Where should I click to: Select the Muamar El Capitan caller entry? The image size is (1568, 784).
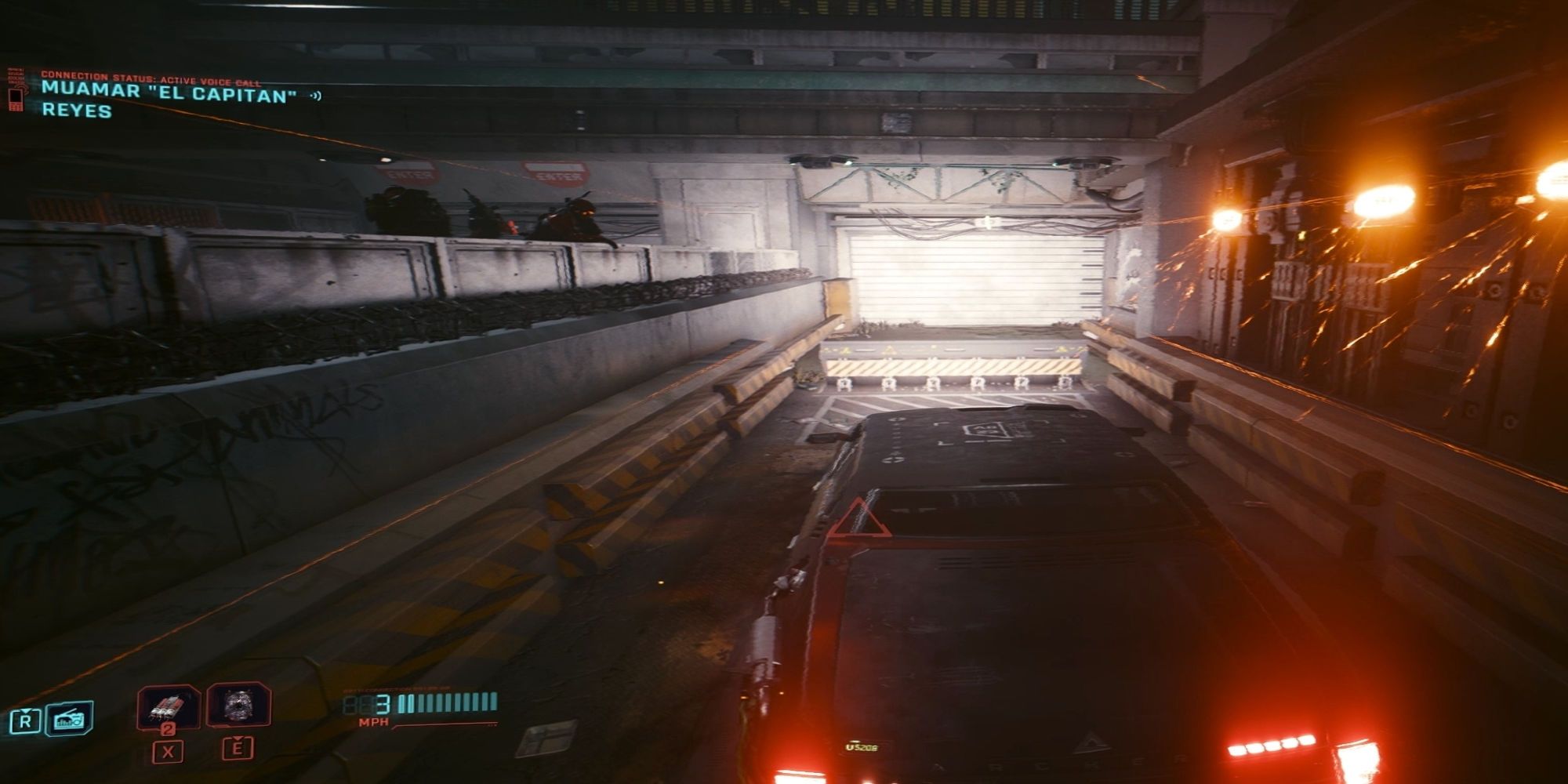[165, 93]
